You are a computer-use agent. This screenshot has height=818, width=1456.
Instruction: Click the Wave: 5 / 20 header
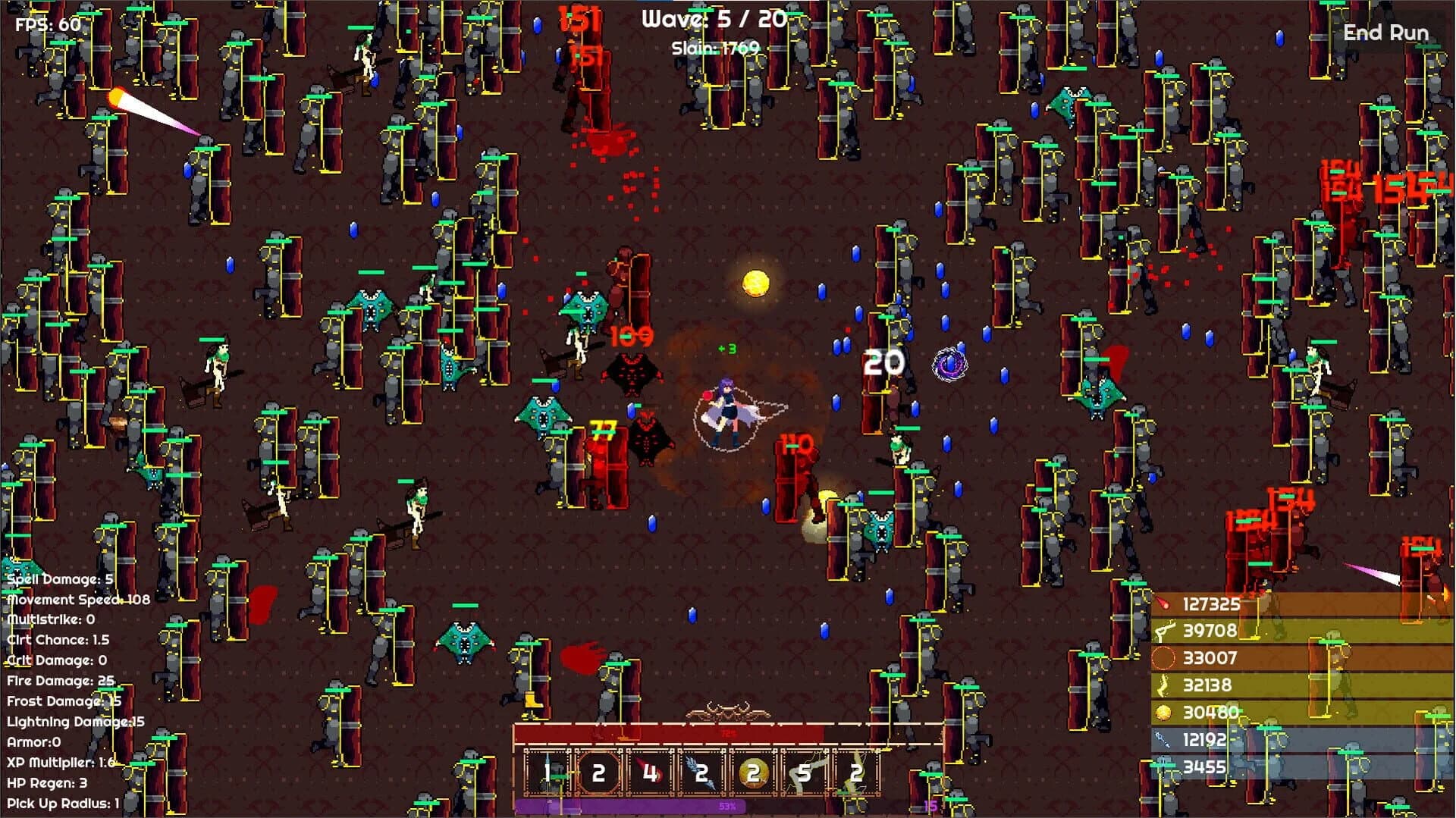(713, 18)
